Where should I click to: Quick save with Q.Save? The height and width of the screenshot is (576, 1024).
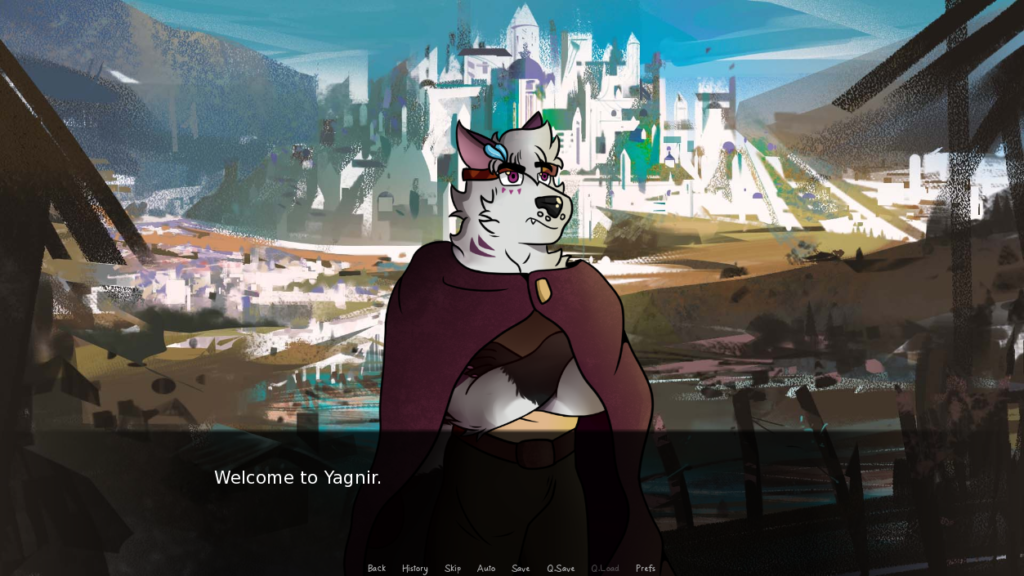561,568
